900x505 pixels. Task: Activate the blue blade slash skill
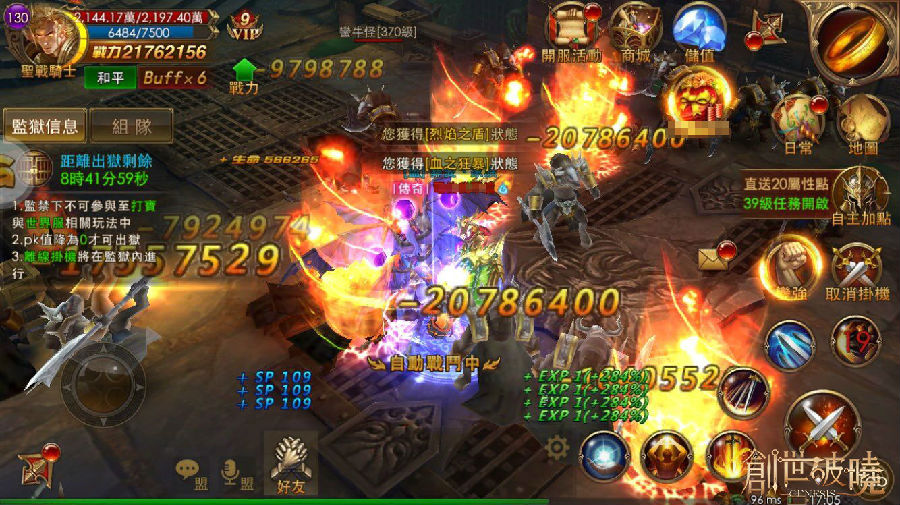coord(789,345)
